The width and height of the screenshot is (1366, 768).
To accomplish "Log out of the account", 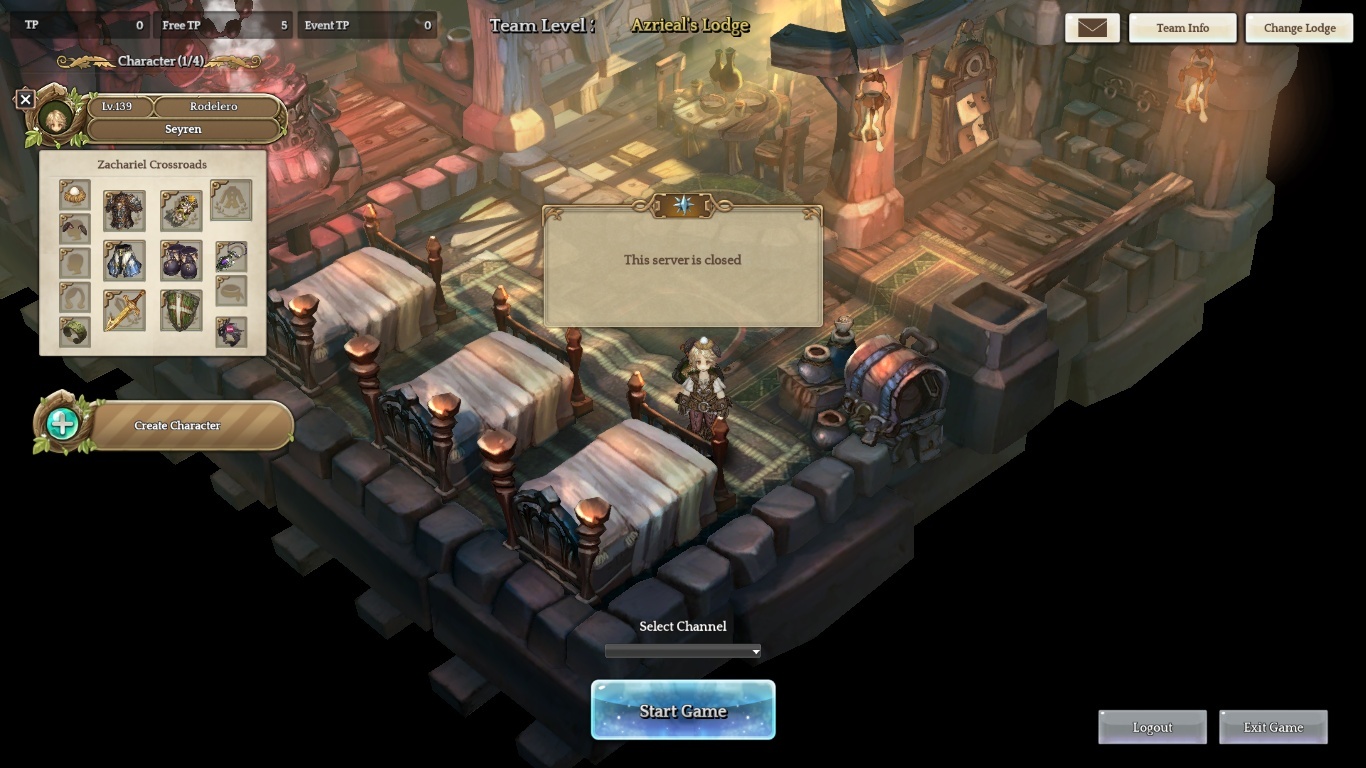I will 1152,727.
